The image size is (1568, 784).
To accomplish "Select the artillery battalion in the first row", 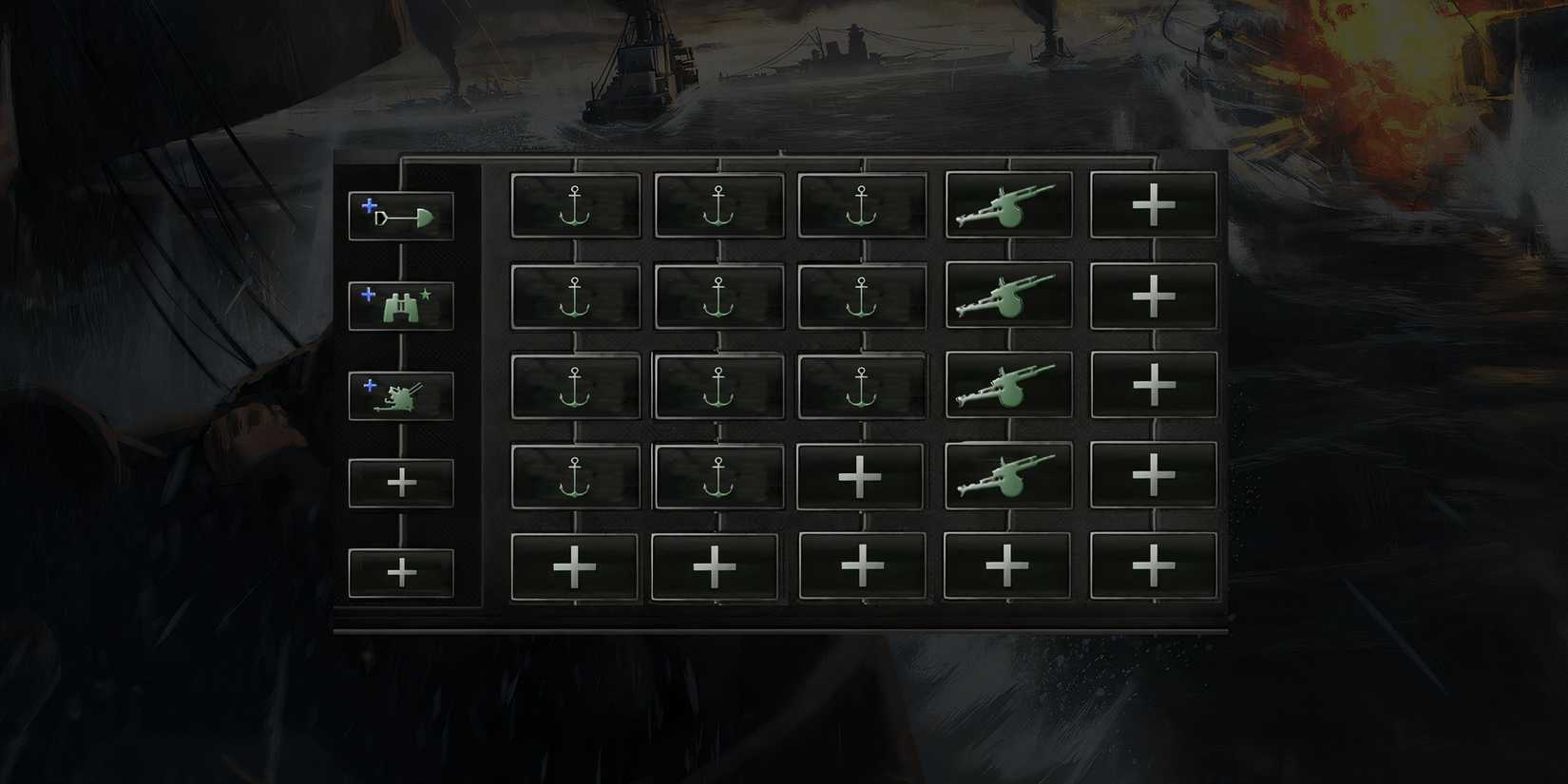I will [x=1007, y=204].
